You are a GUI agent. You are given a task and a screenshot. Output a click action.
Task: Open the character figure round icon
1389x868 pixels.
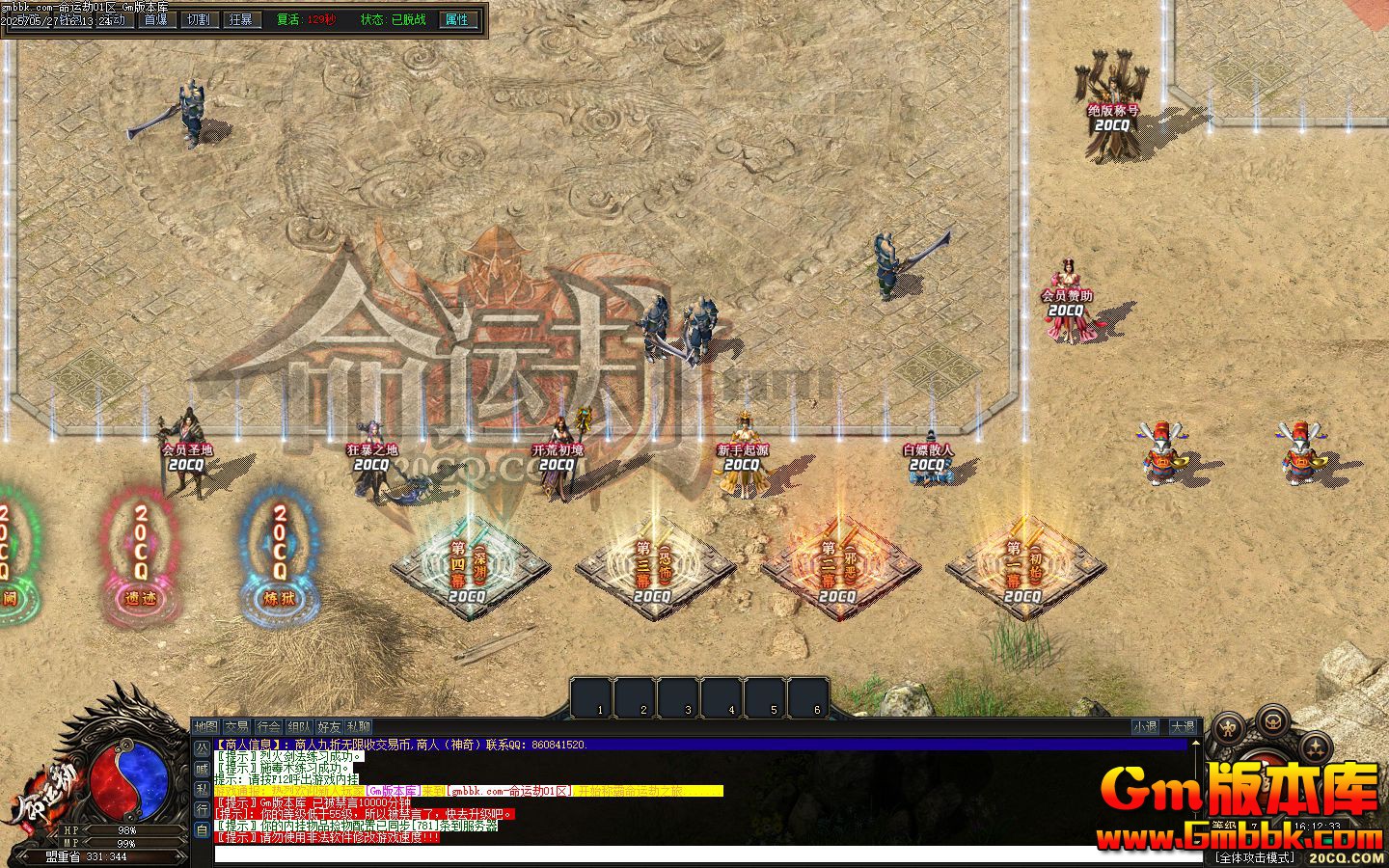pos(1228,726)
